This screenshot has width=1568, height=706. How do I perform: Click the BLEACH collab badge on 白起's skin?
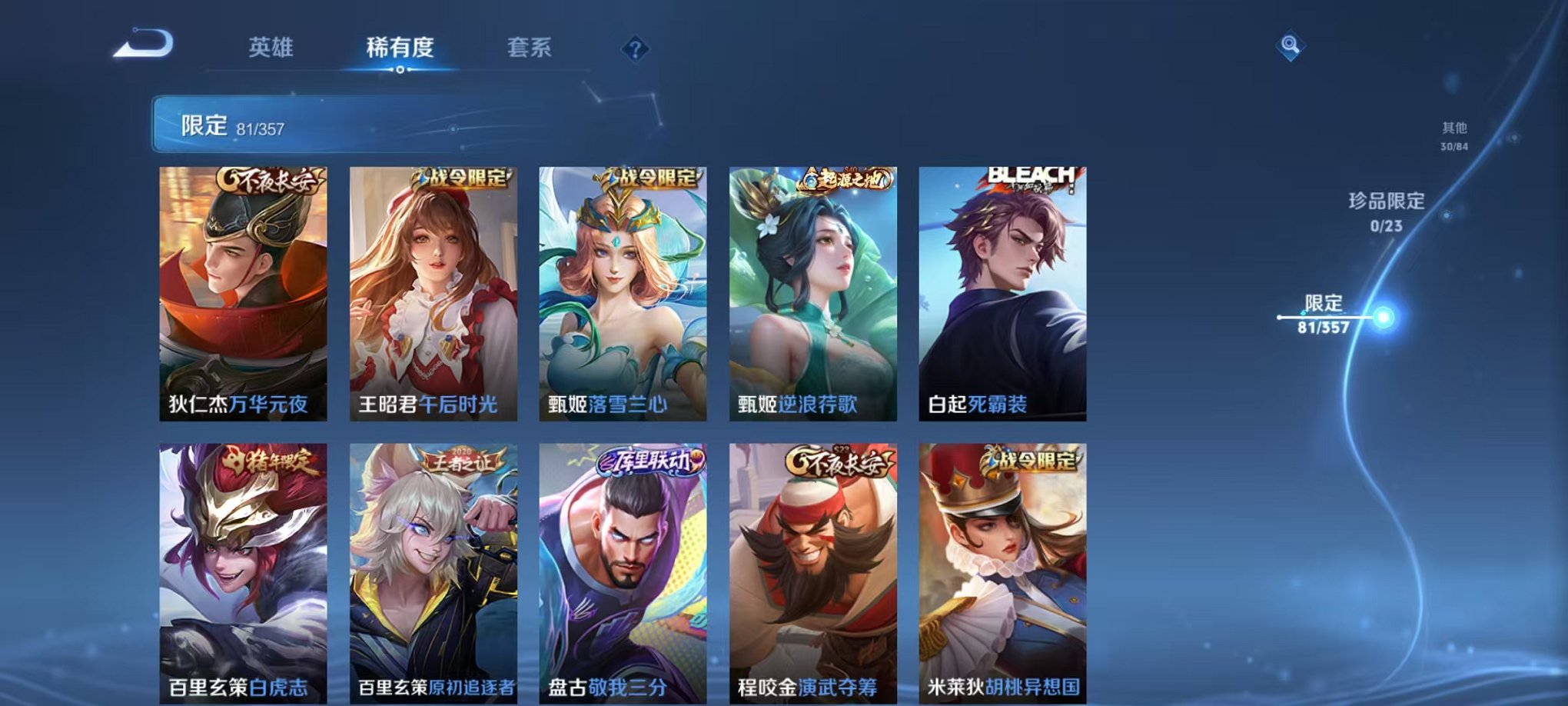(1032, 178)
